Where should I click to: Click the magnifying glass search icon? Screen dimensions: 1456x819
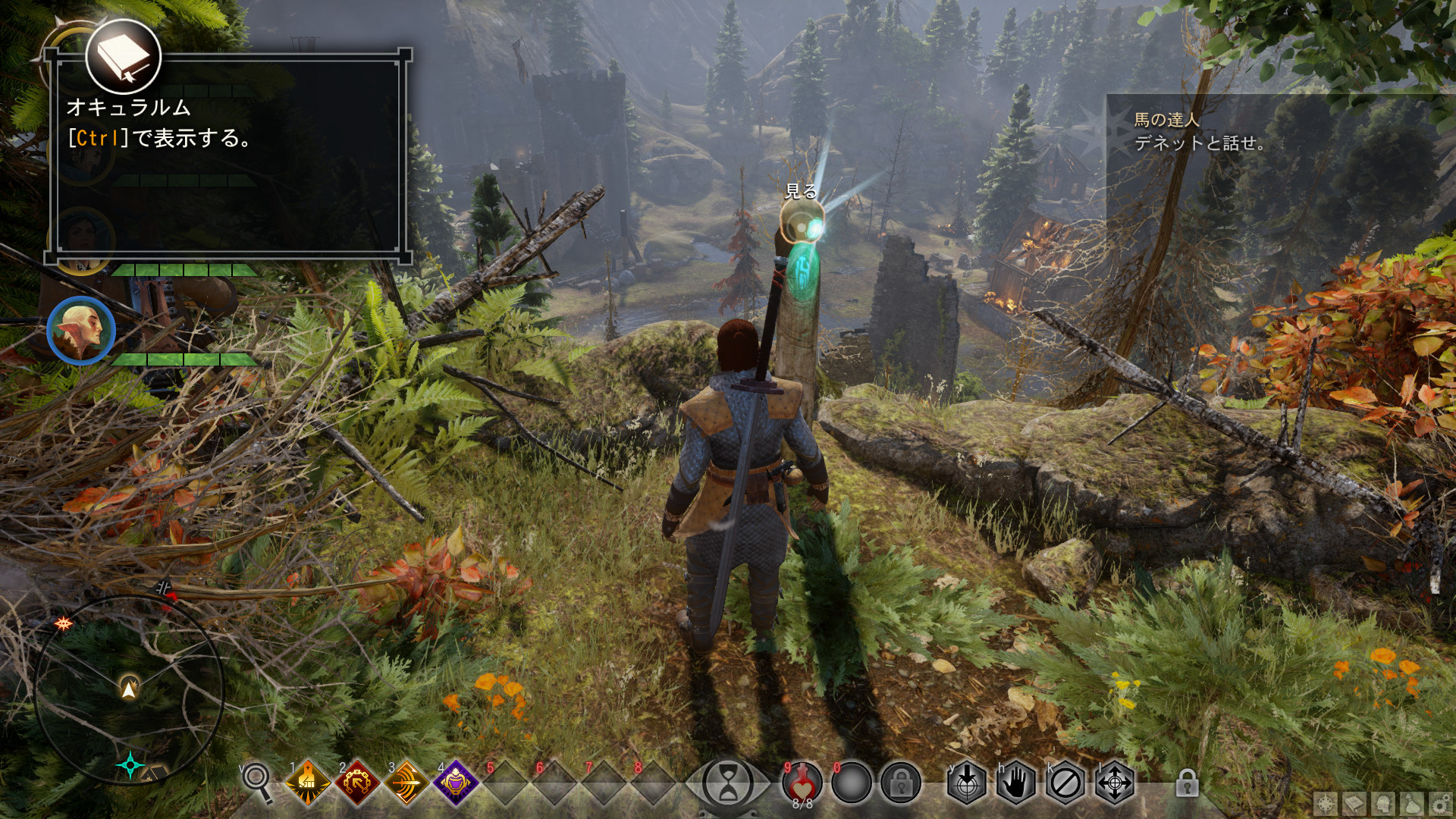pyautogui.click(x=256, y=781)
